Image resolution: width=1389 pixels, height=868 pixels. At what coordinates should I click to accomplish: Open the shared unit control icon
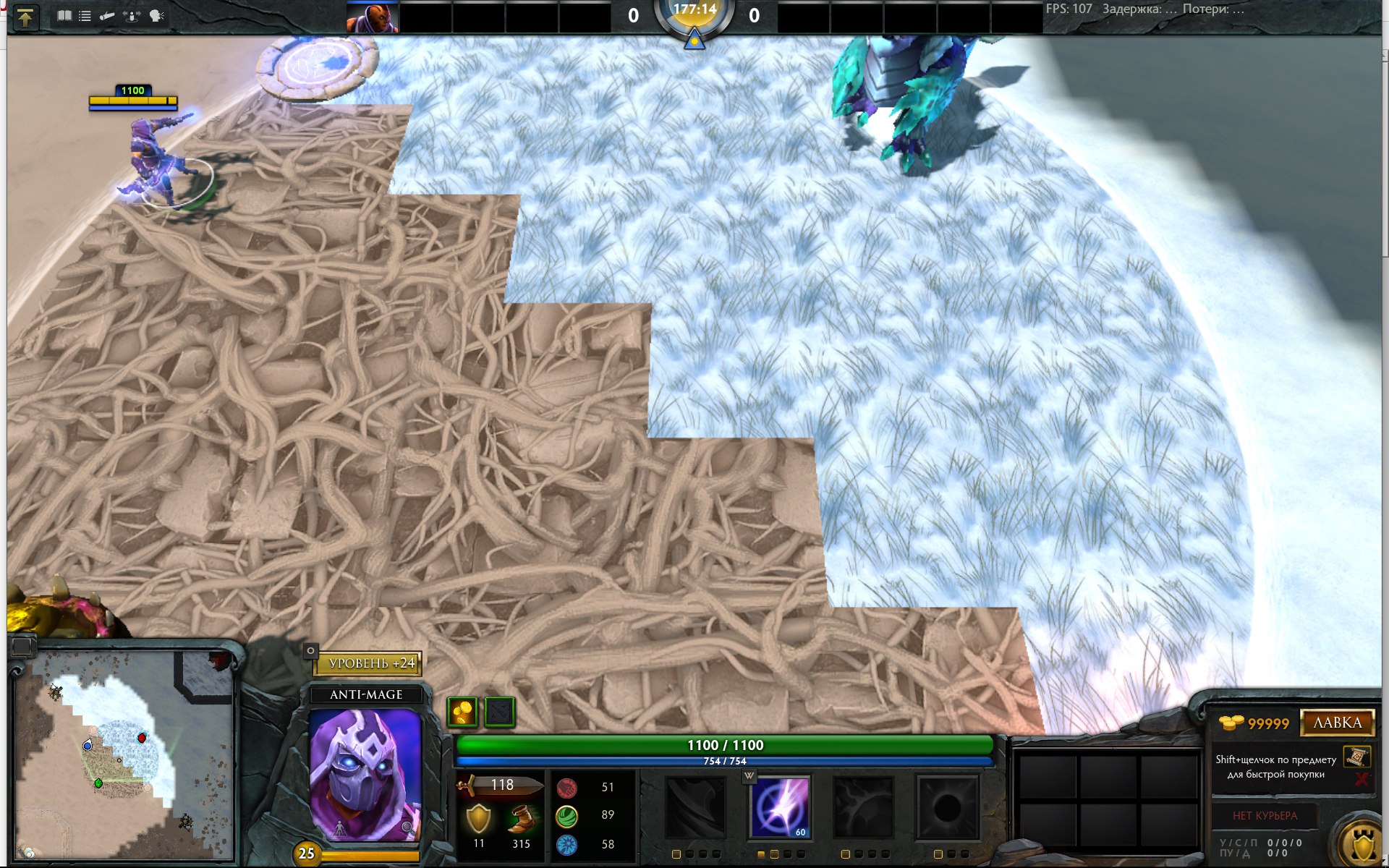[132, 16]
